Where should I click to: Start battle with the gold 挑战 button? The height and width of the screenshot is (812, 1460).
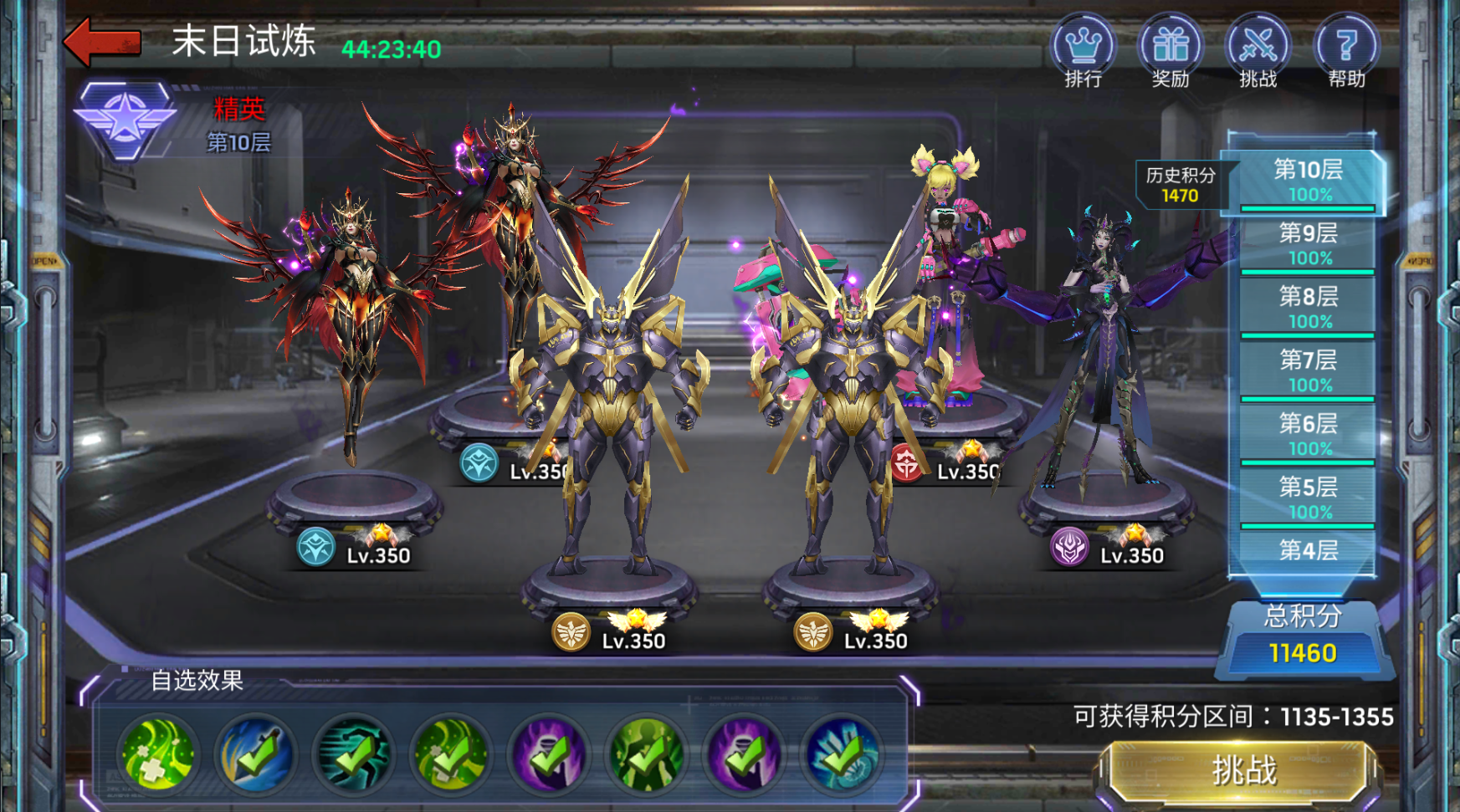pyautogui.click(x=1242, y=770)
